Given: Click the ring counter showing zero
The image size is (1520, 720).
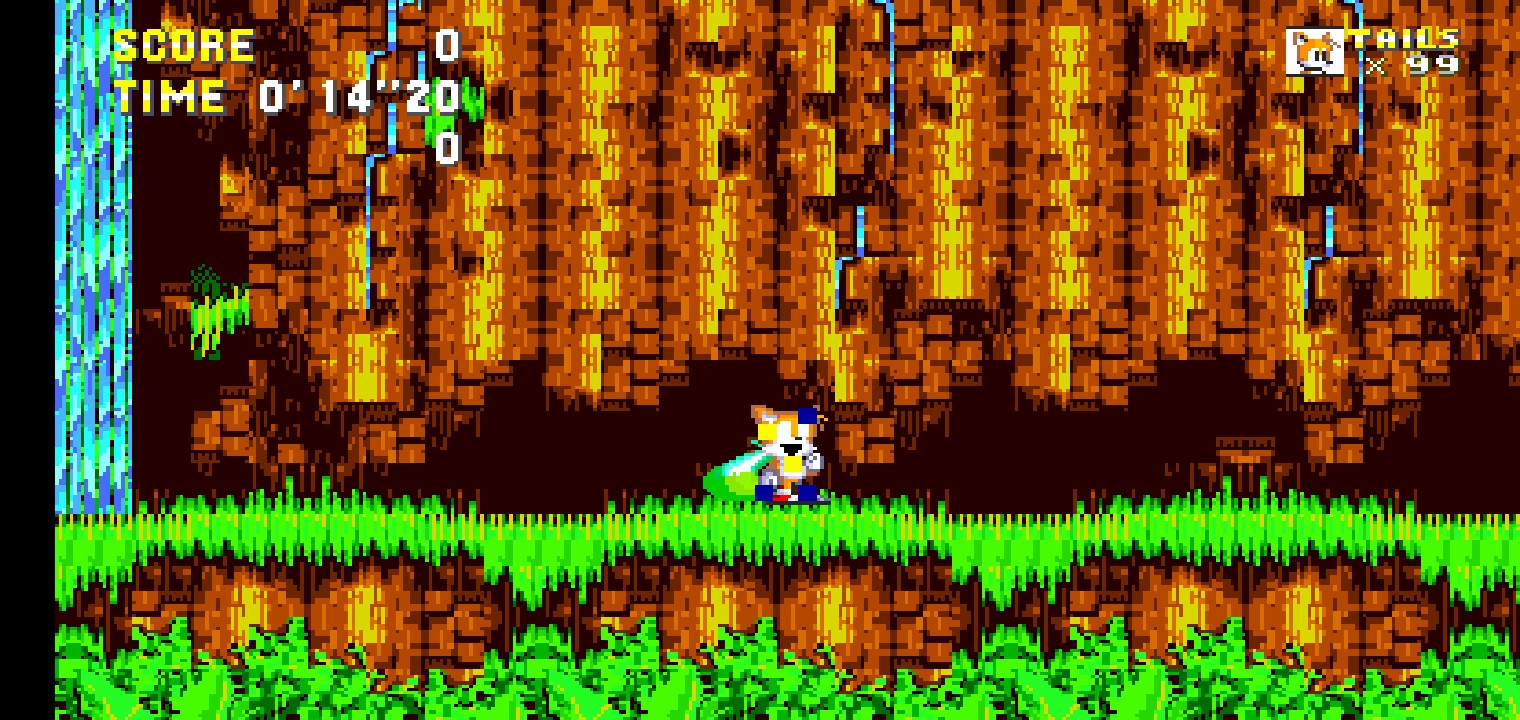Looking at the screenshot, I should [447, 152].
